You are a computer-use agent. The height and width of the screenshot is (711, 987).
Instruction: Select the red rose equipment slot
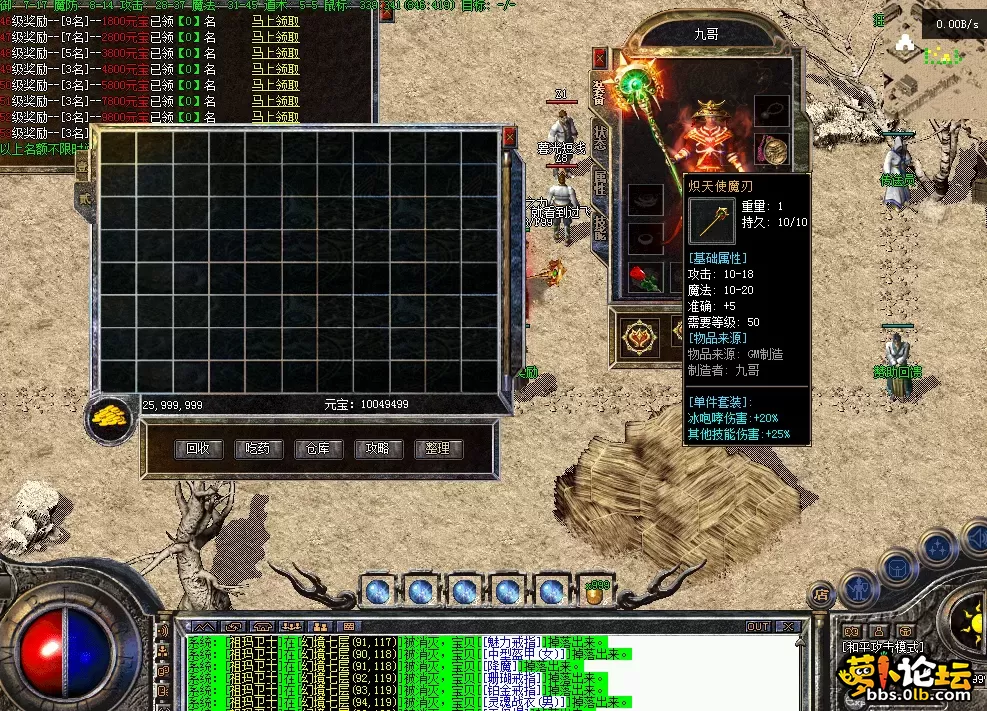pyautogui.click(x=645, y=276)
